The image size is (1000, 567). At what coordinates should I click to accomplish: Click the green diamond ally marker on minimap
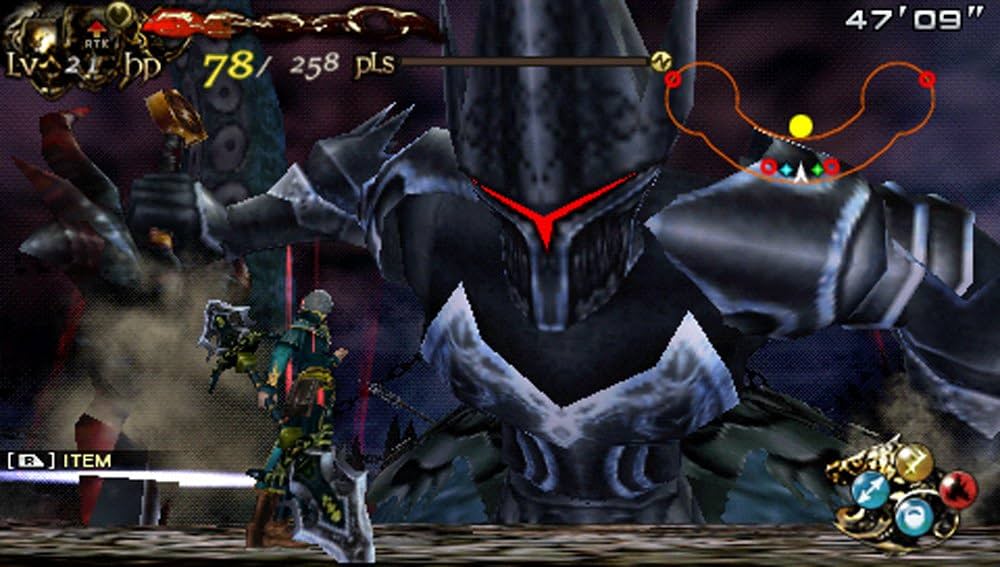817,170
